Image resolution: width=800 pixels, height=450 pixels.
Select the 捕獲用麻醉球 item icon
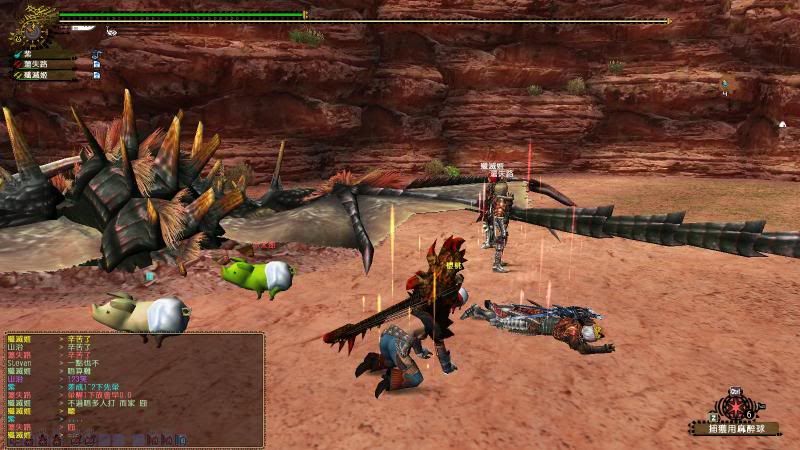click(736, 407)
